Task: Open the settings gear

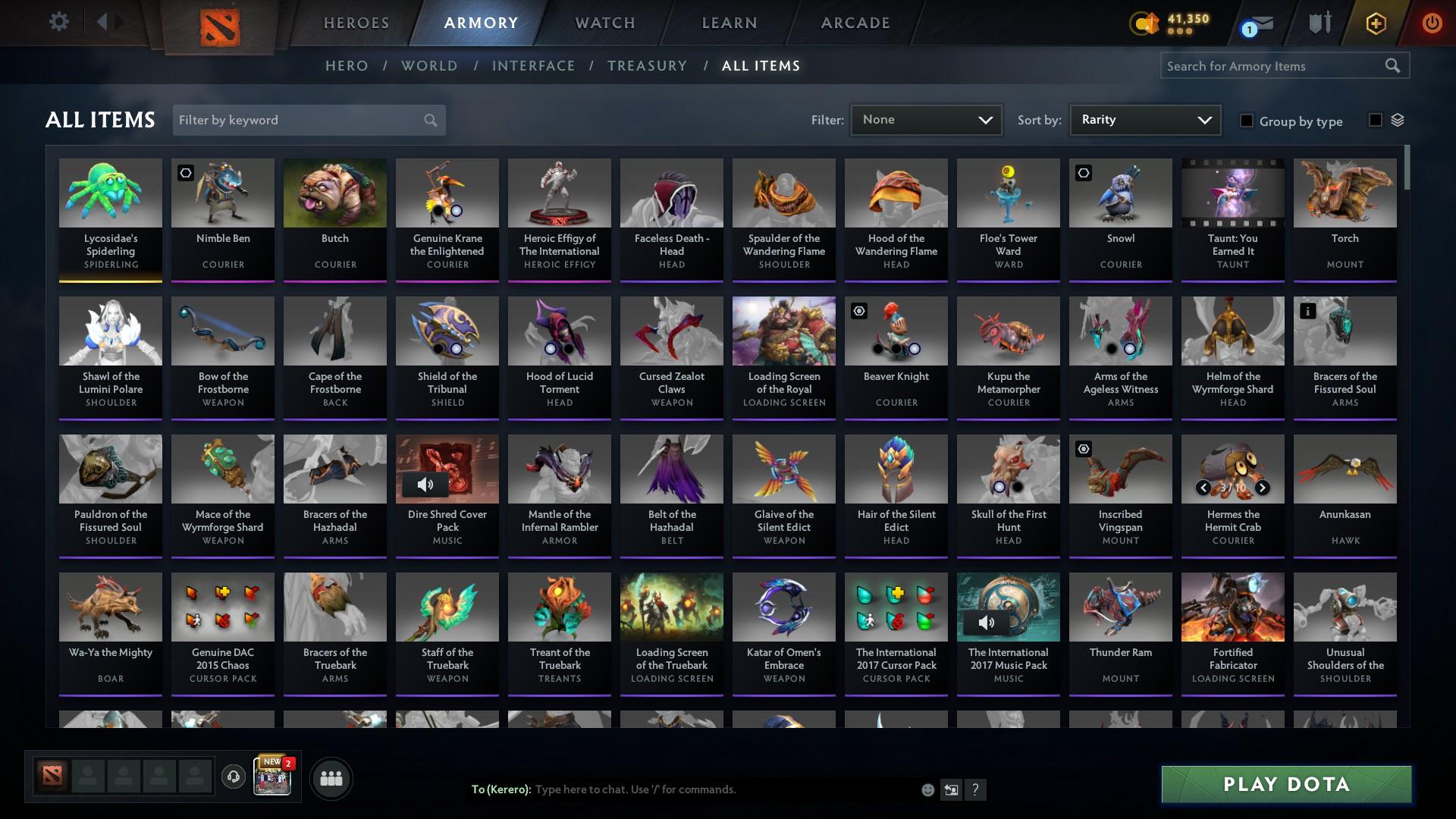Action: pyautogui.click(x=59, y=21)
